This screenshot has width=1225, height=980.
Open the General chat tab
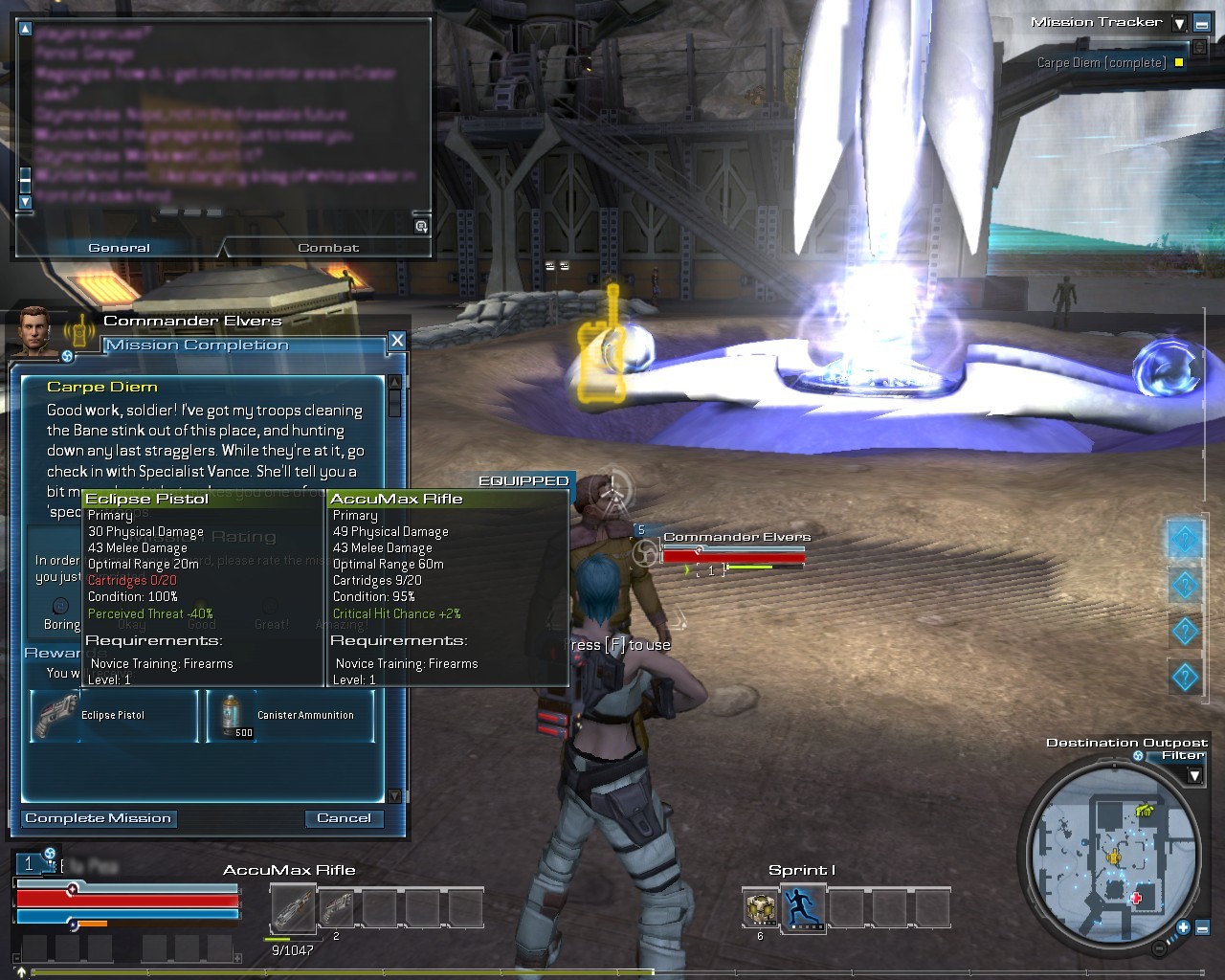click(119, 248)
